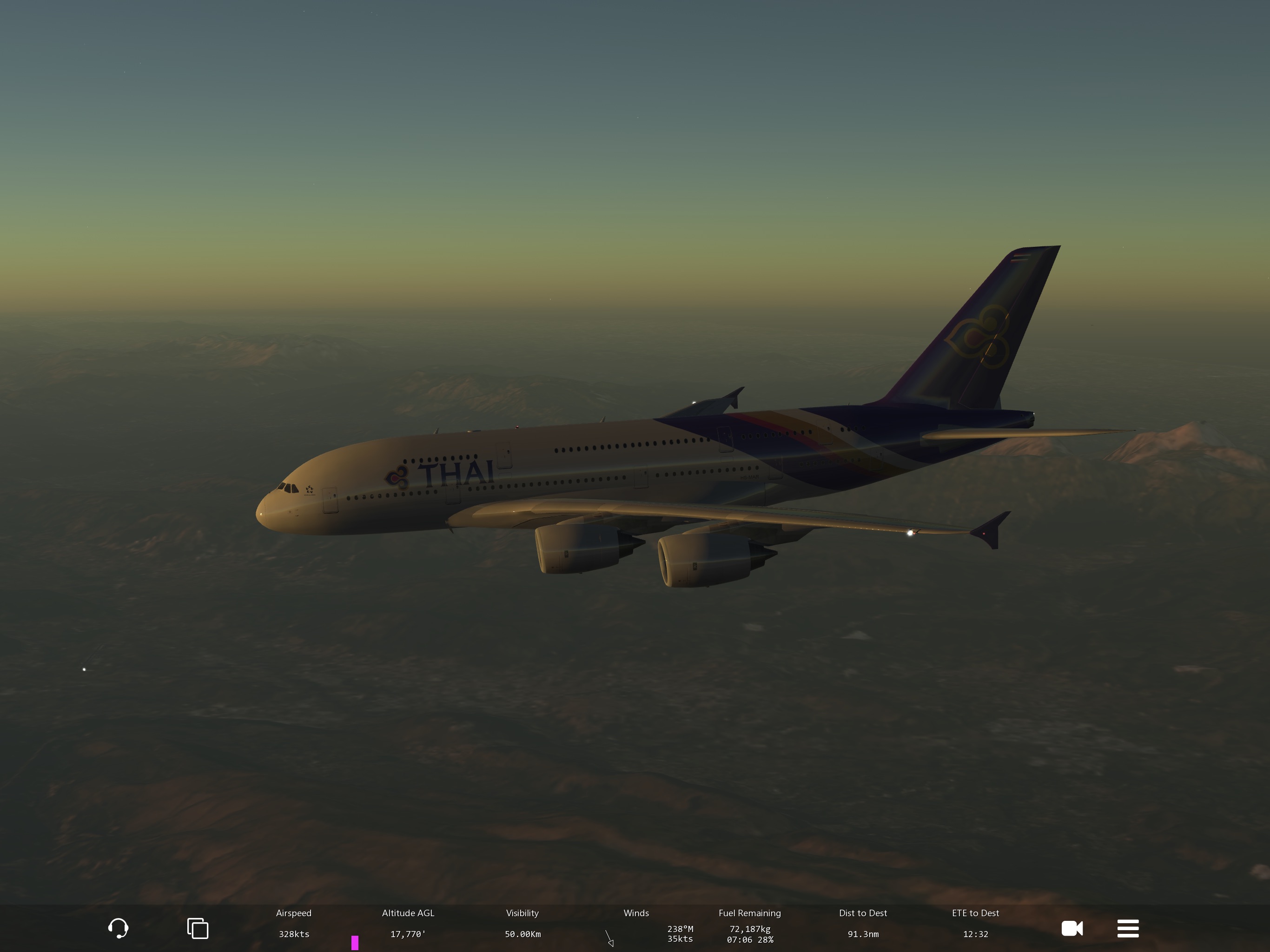This screenshot has height=952, width=1270.
Task: Select the Airspeed status bar item
Action: [x=294, y=923]
